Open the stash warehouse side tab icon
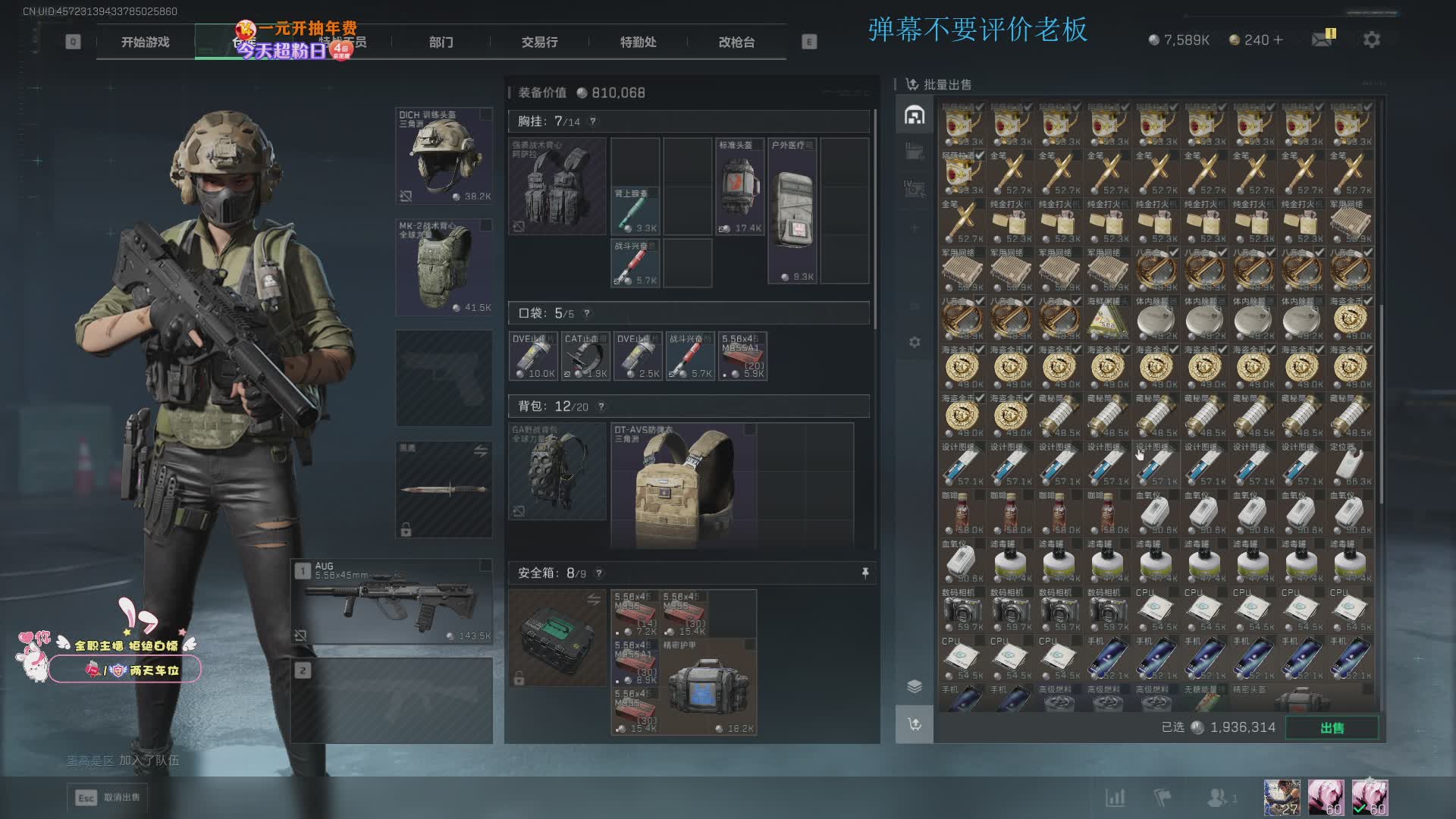This screenshot has height=819, width=1456. click(915, 115)
